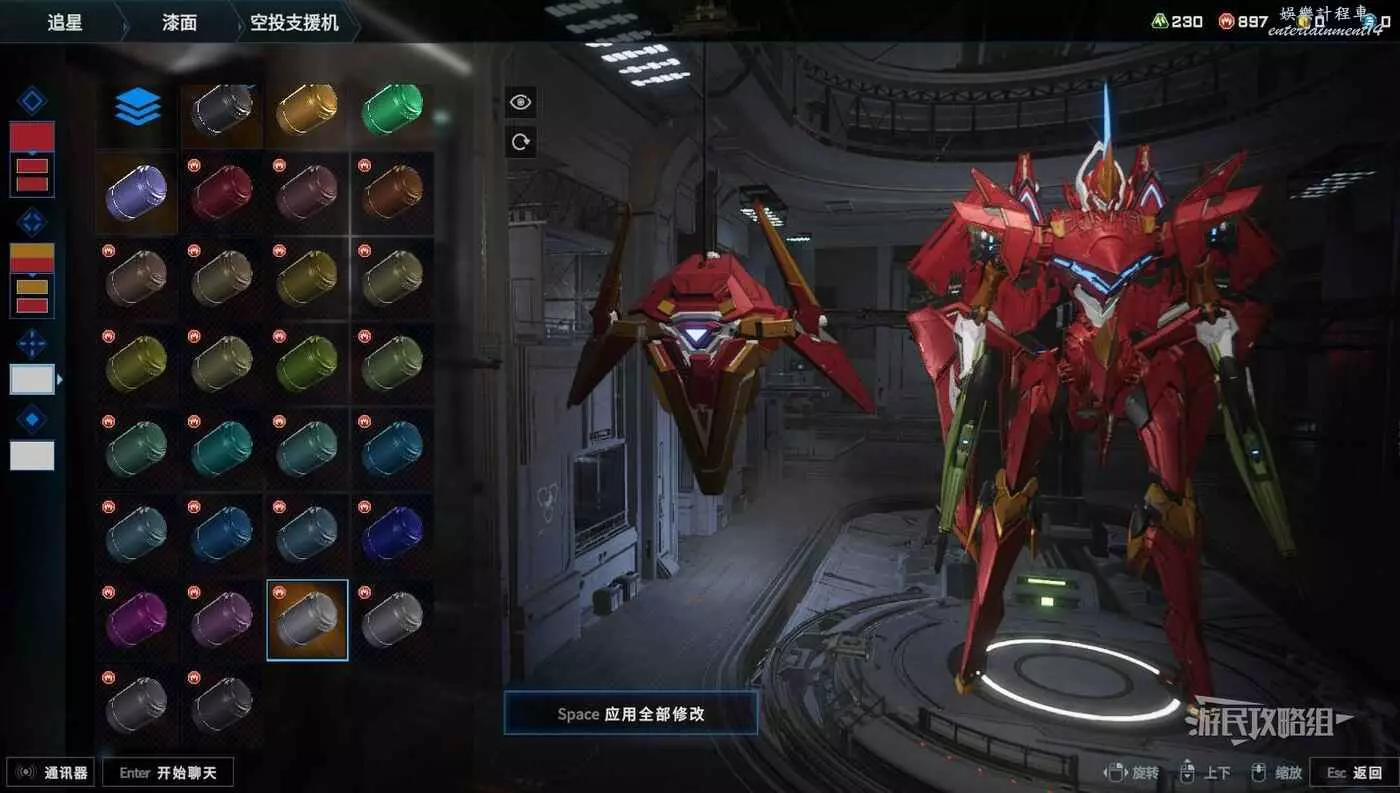Click the blue layers icon

point(137,107)
